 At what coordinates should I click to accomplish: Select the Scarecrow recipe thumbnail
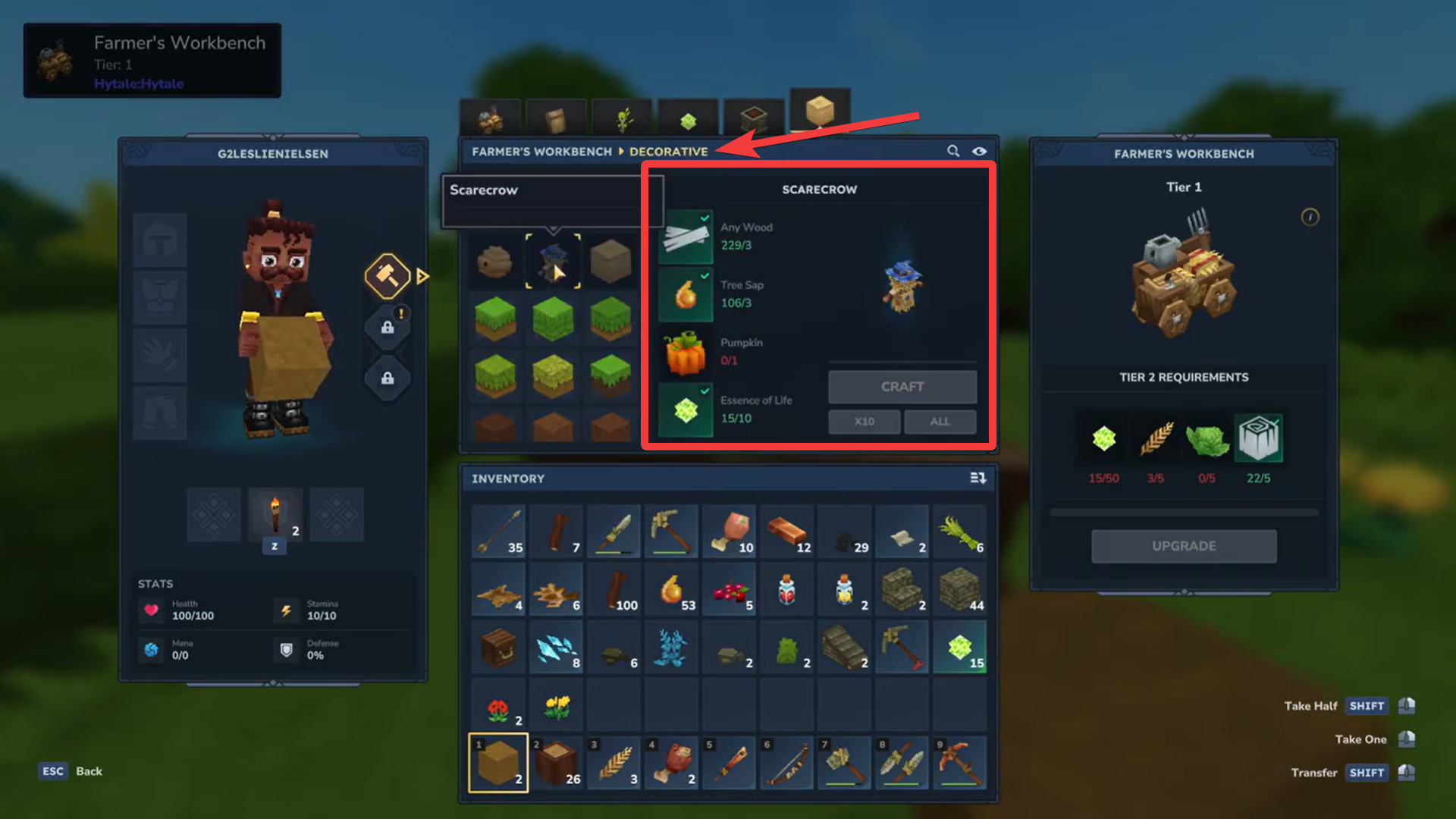553,261
